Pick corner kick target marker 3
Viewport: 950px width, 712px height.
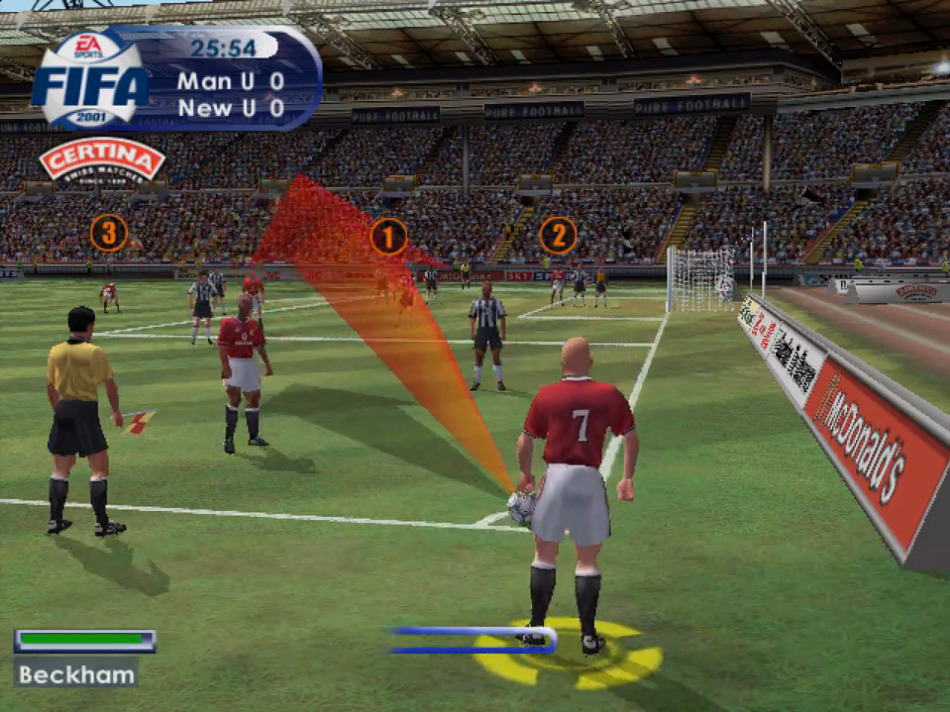[109, 233]
